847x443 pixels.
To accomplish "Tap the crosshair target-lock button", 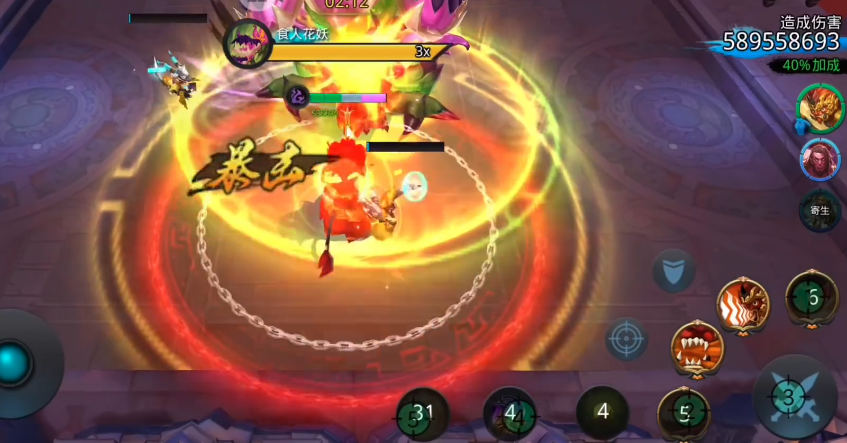I will click(627, 339).
